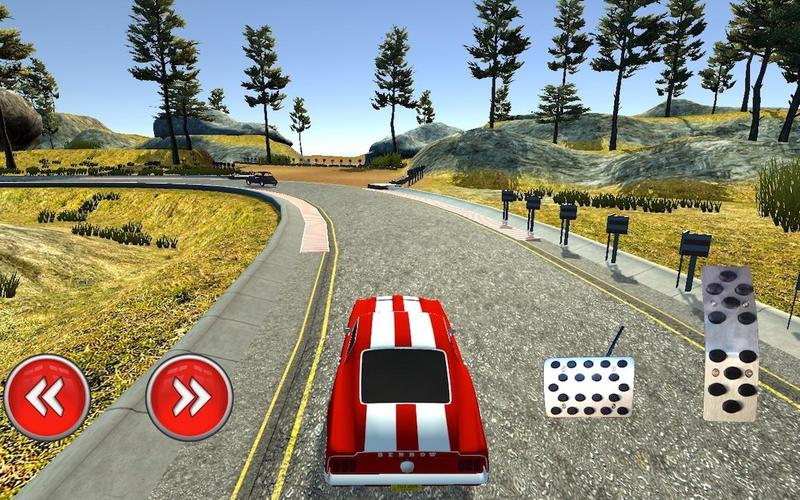Screen dimensions: 800x500
Task: Tap the red steer-right arrow button
Action: 189,397
